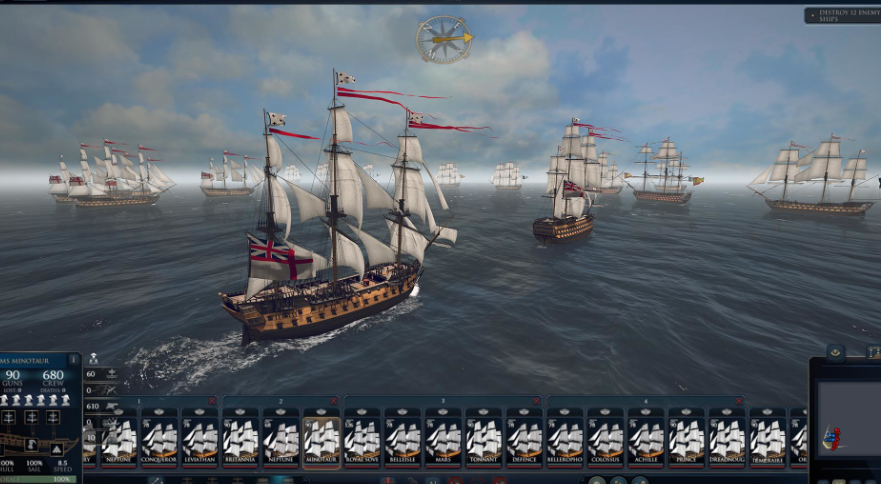Viewport: 881px width, 484px height.
Task: Pick the Bellerophon ship card
Action: pyautogui.click(x=565, y=437)
